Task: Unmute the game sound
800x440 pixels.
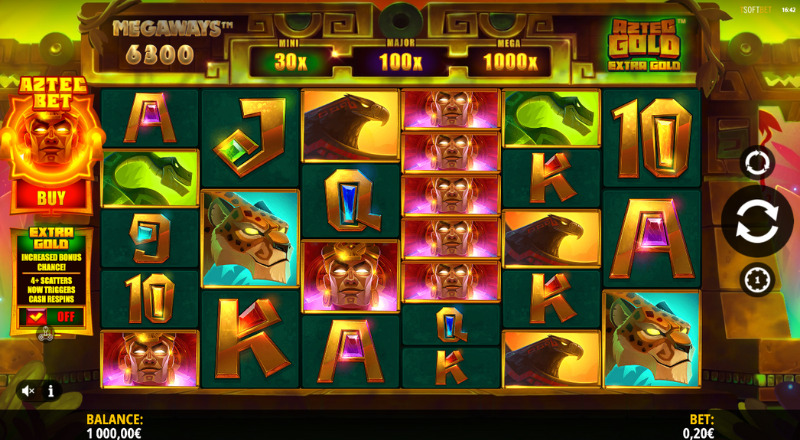Action: (29, 391)
